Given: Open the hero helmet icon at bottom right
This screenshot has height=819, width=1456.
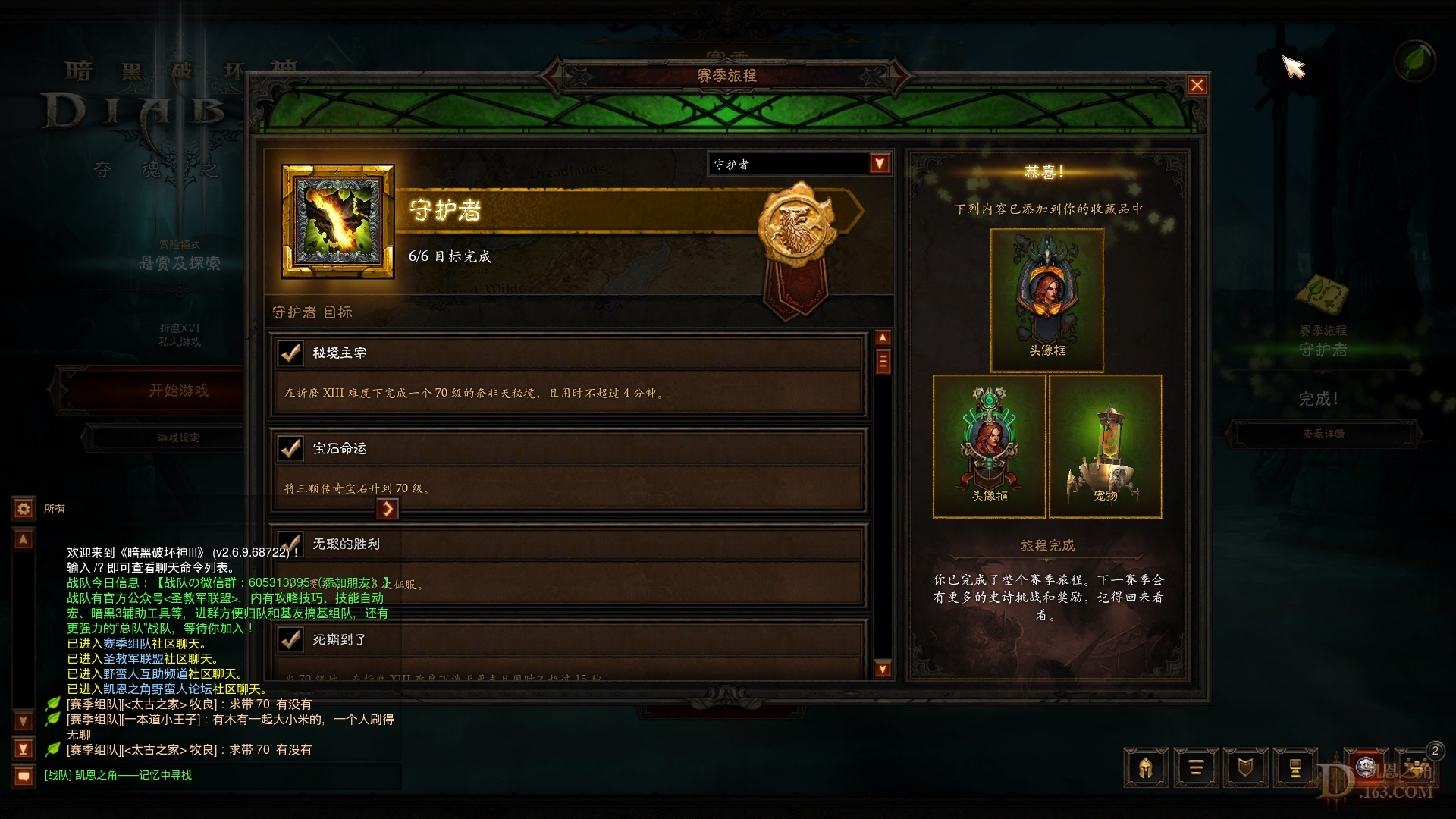Looking at the screenshot, I should coord(1146,767).
